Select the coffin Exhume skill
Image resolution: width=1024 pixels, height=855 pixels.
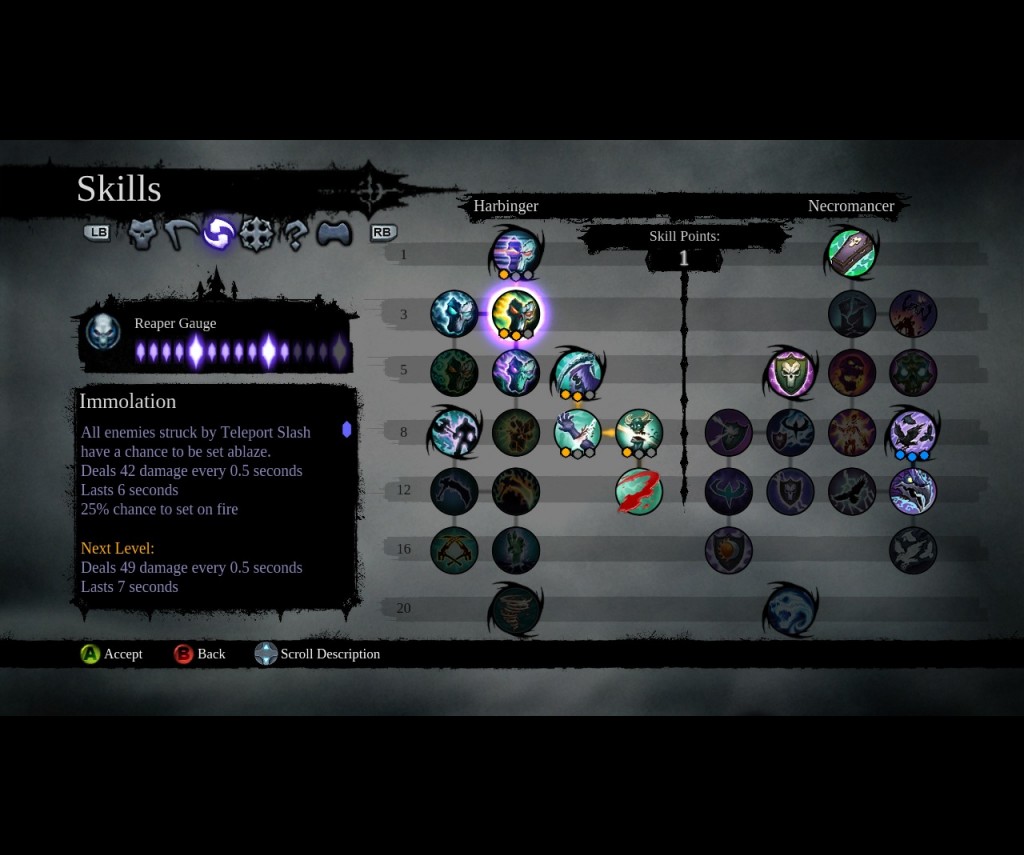click(x=852, y=251)
